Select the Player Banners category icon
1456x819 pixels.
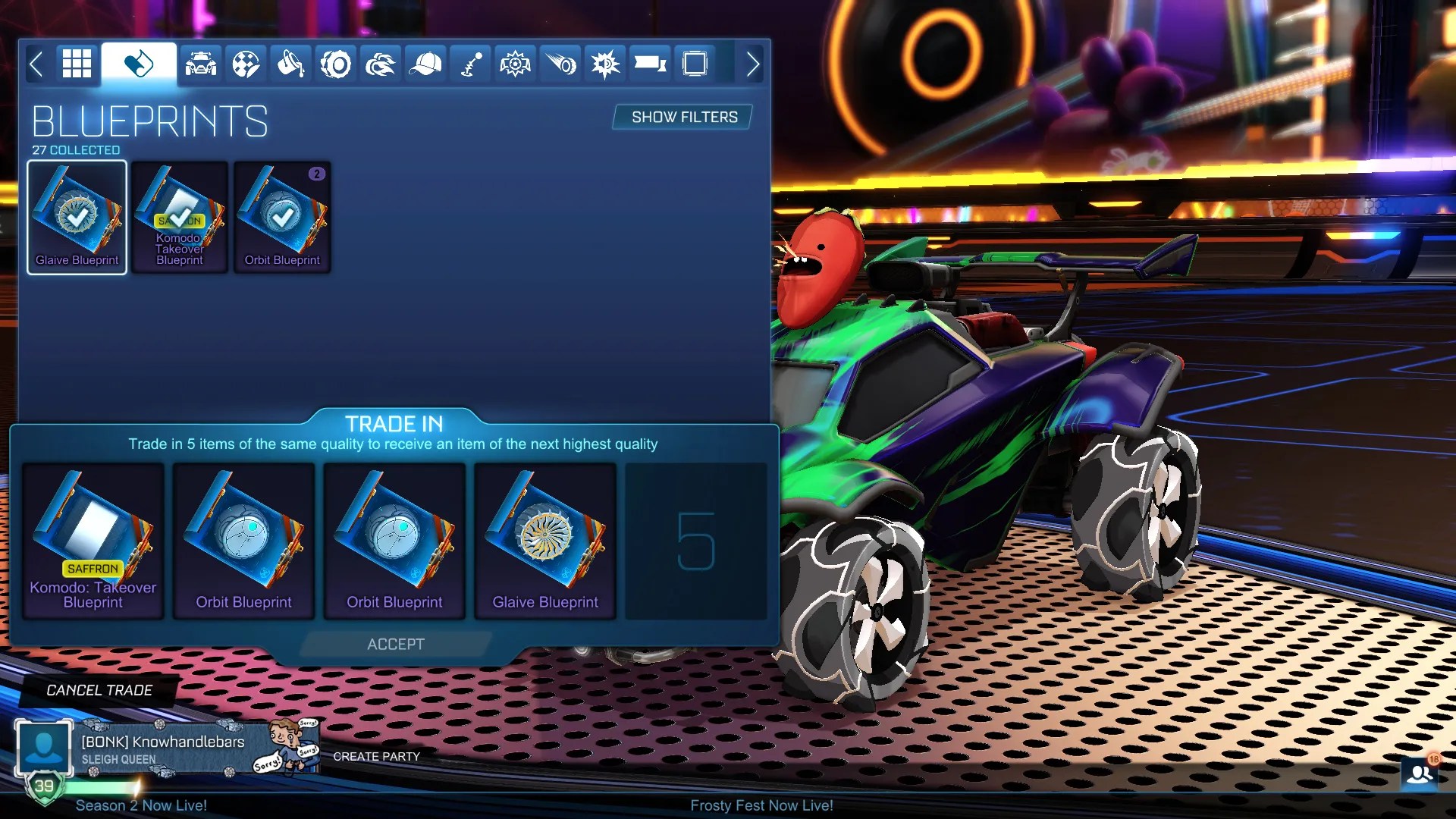[x=650, y=64]
